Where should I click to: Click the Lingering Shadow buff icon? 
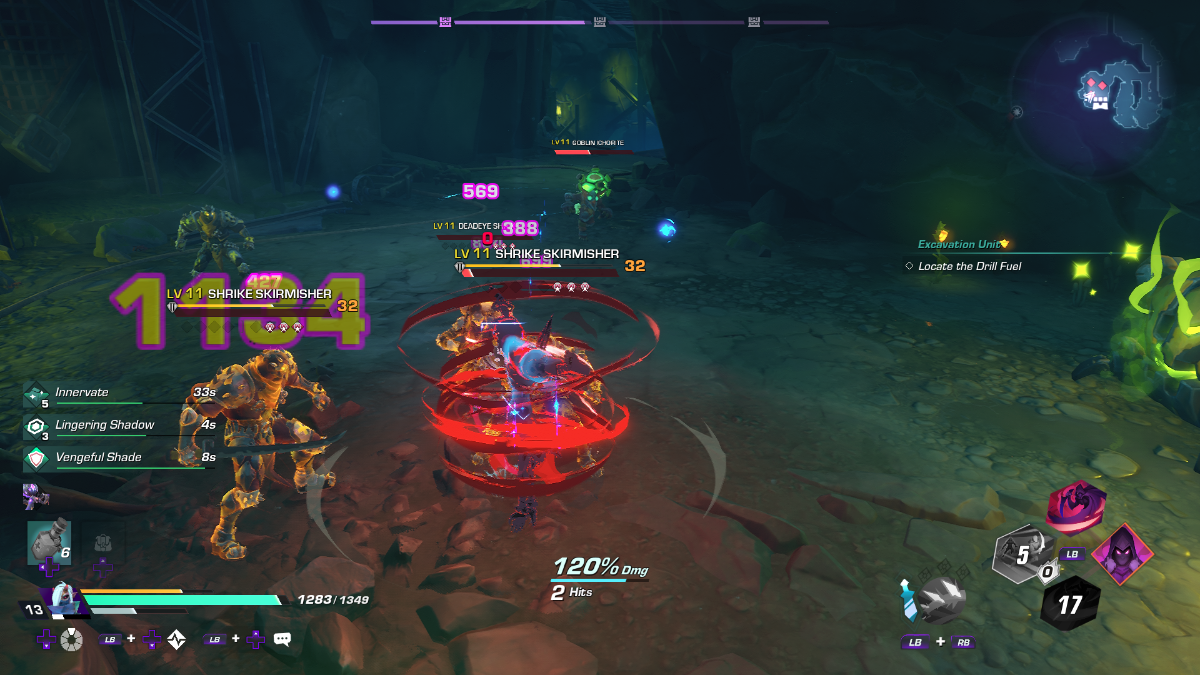[x=36, y=427]
